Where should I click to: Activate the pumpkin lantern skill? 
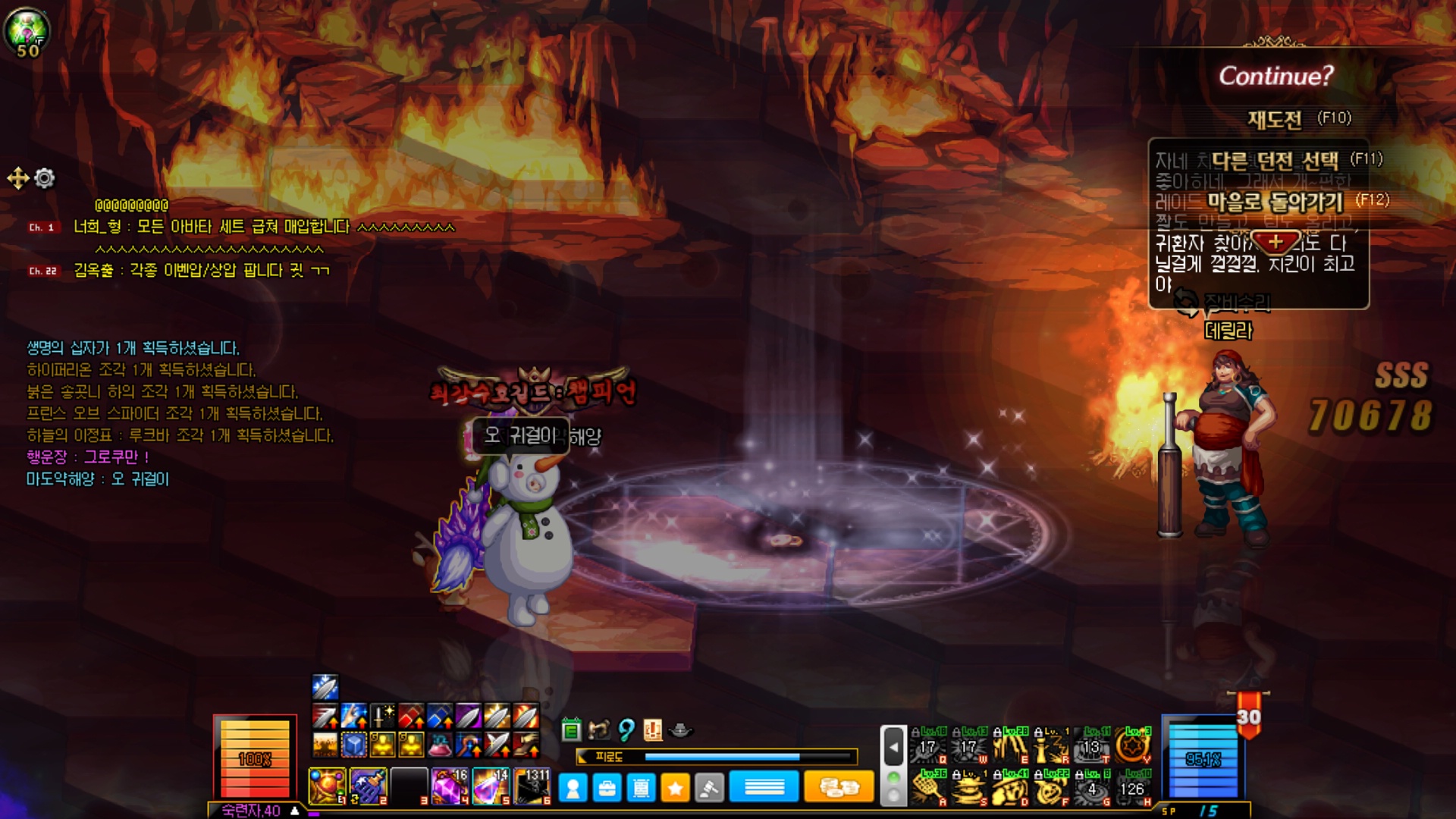(x=1052, y=789)
